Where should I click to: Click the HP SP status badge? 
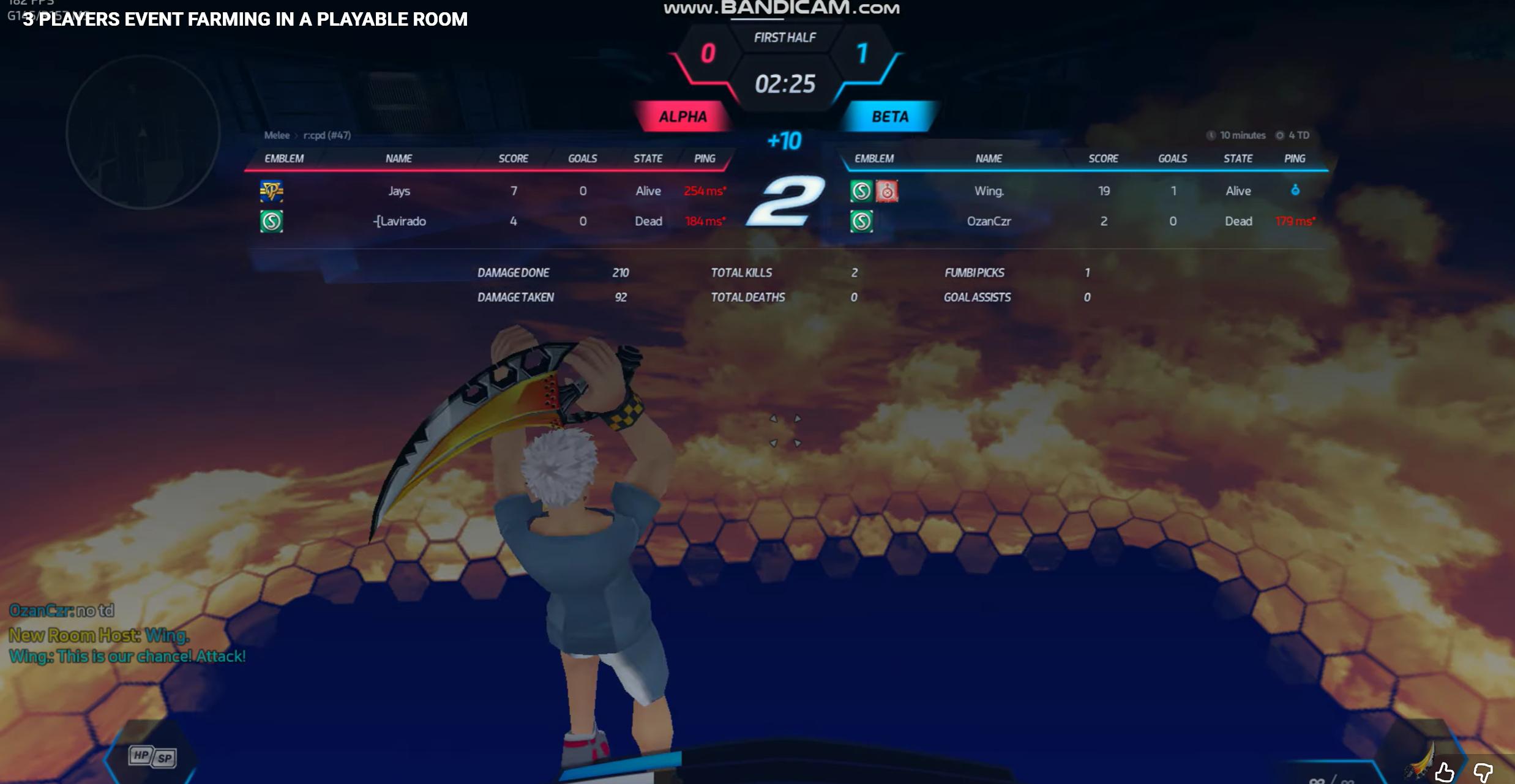tap(152, 756)
